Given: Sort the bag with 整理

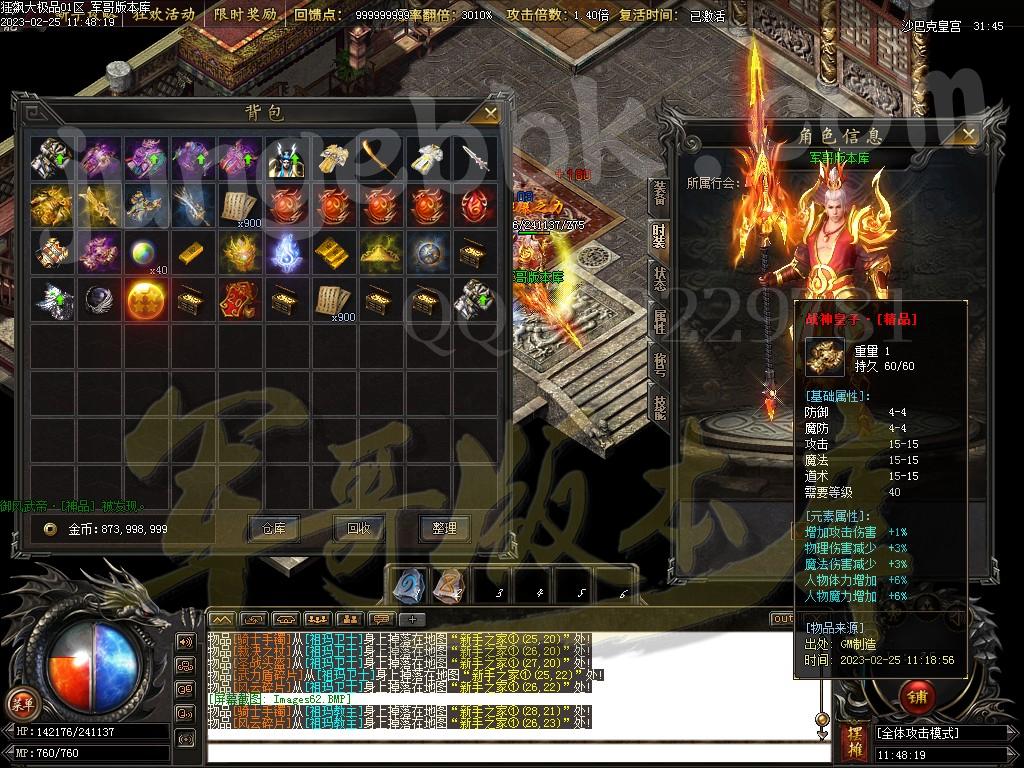Looking at the screenshot, I should (x=444, y=528).
